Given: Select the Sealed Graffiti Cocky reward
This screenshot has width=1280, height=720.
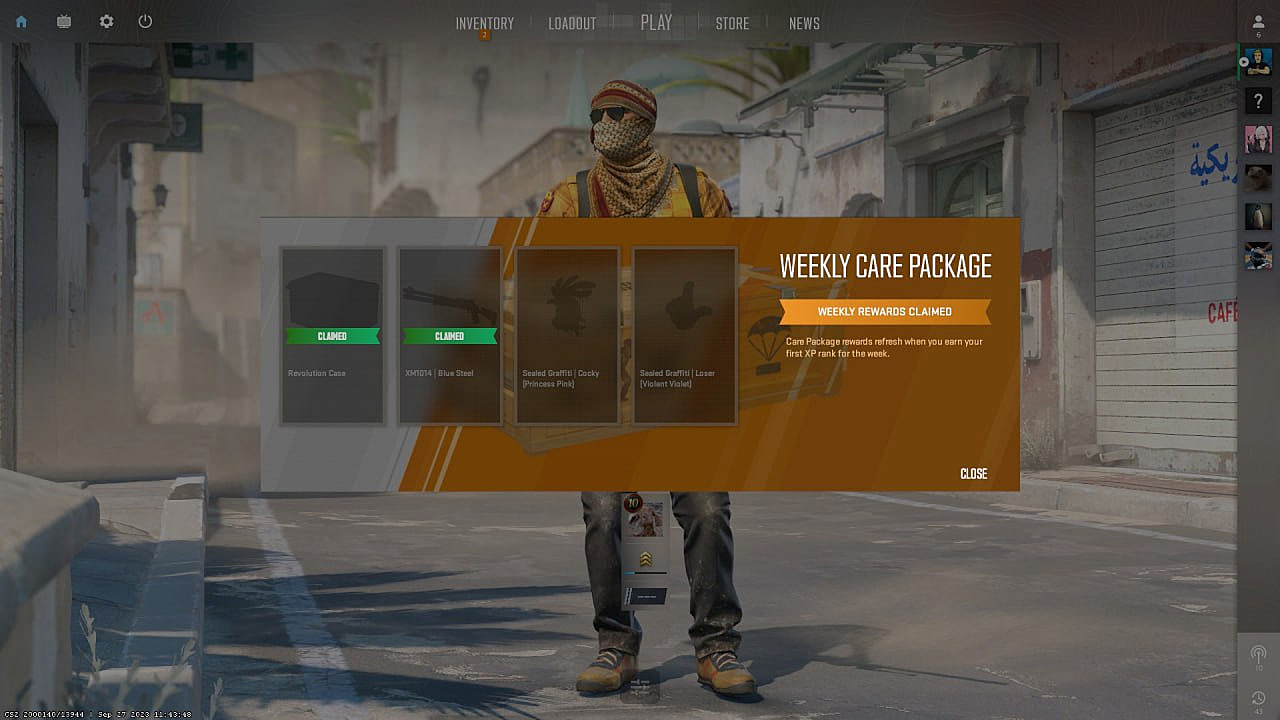Looking at the screenshot, I should click(x=567, y=335).
